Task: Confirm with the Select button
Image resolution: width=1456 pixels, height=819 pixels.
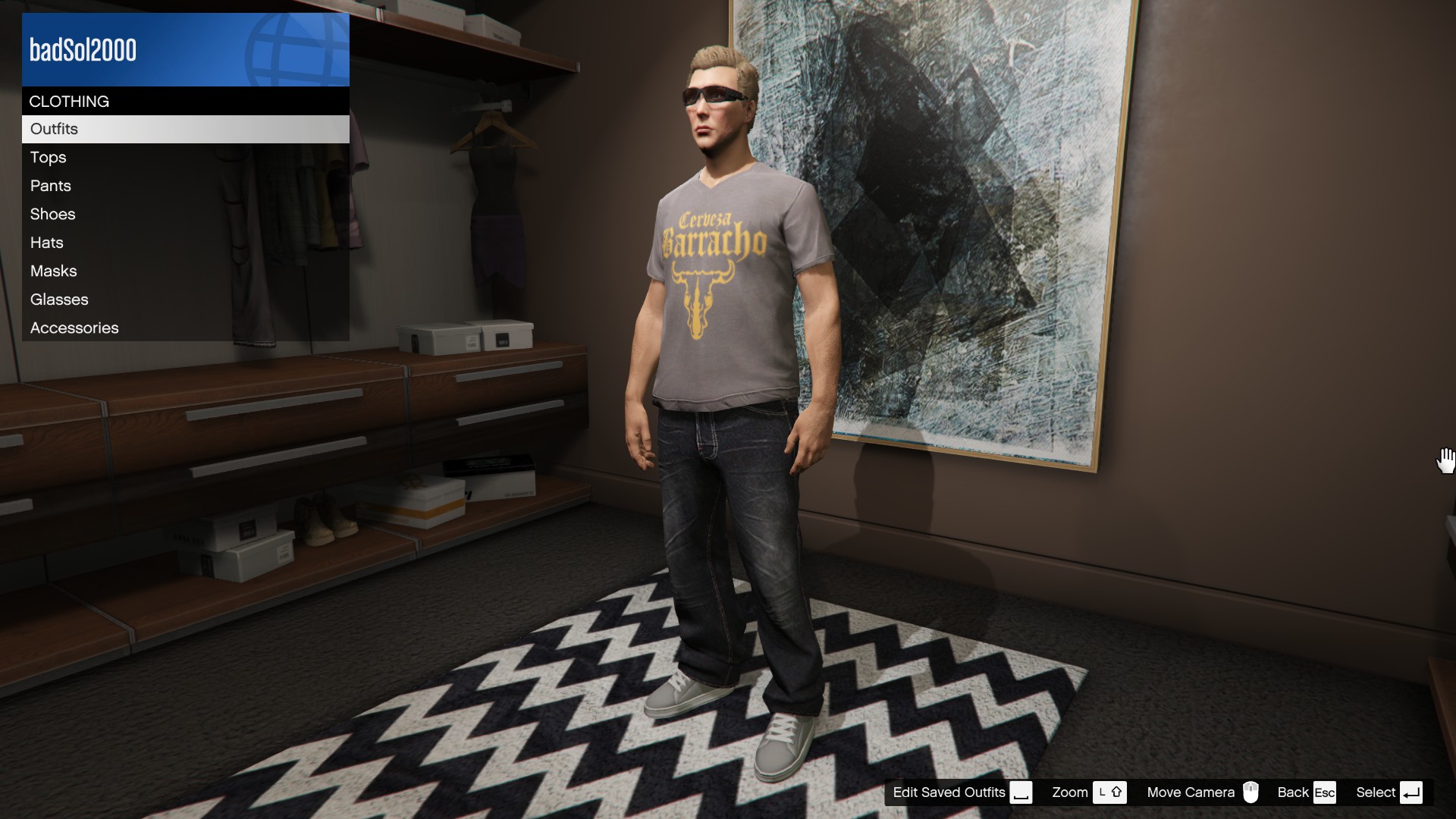Action: 1388,792
